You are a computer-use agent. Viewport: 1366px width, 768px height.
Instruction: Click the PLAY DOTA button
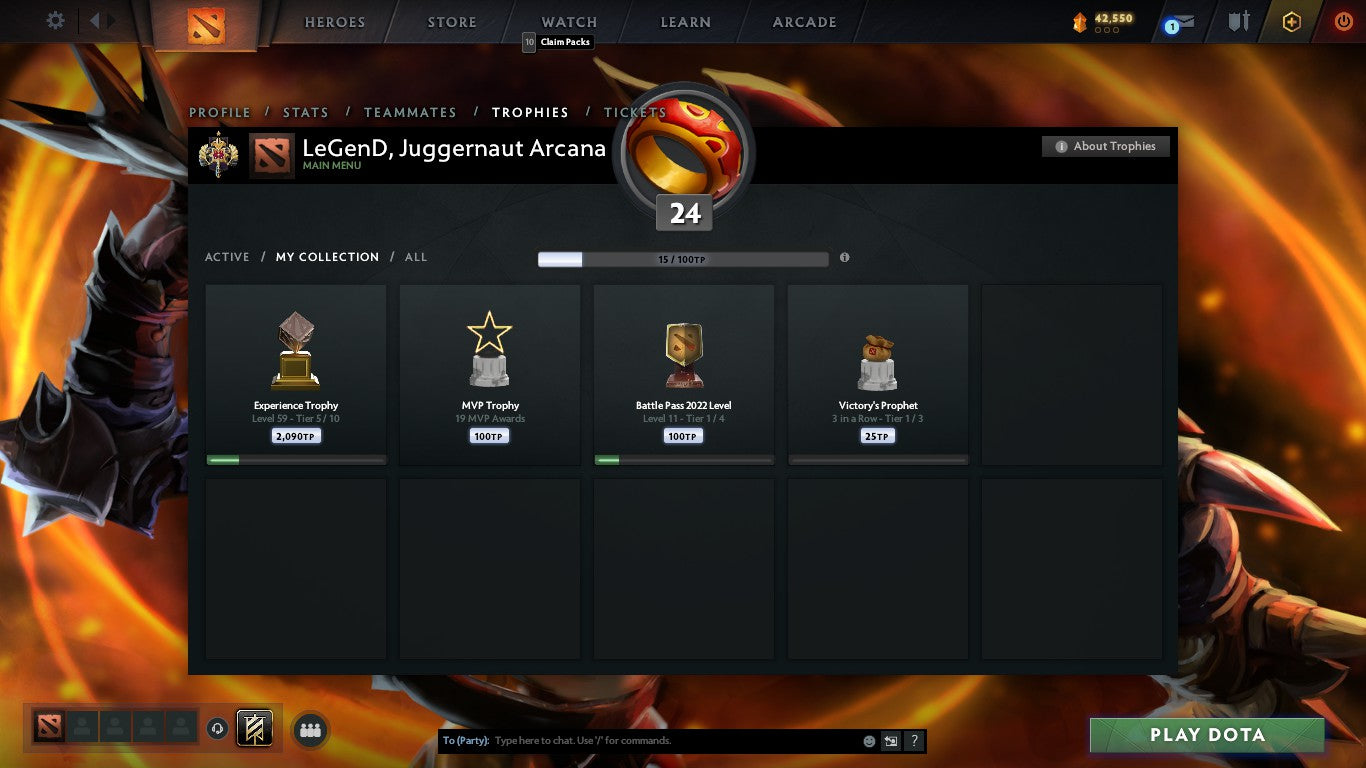point(1206,735)
